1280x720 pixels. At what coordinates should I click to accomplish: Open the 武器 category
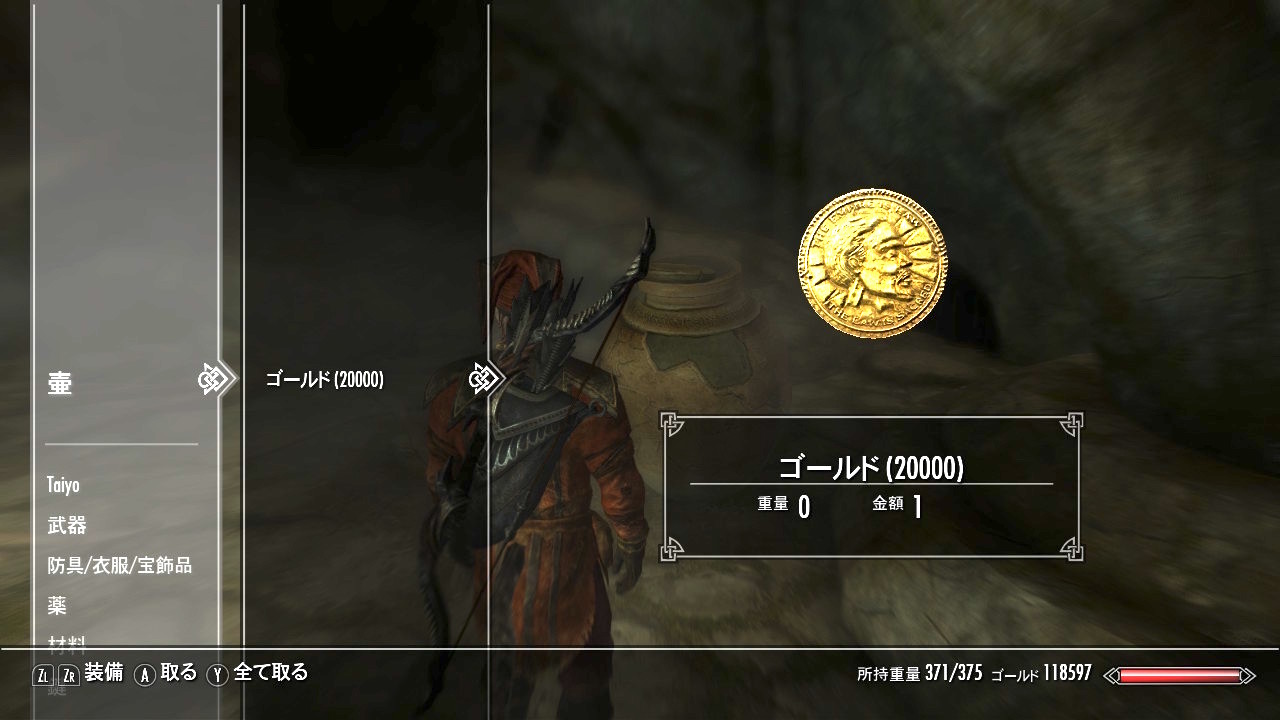67,525
